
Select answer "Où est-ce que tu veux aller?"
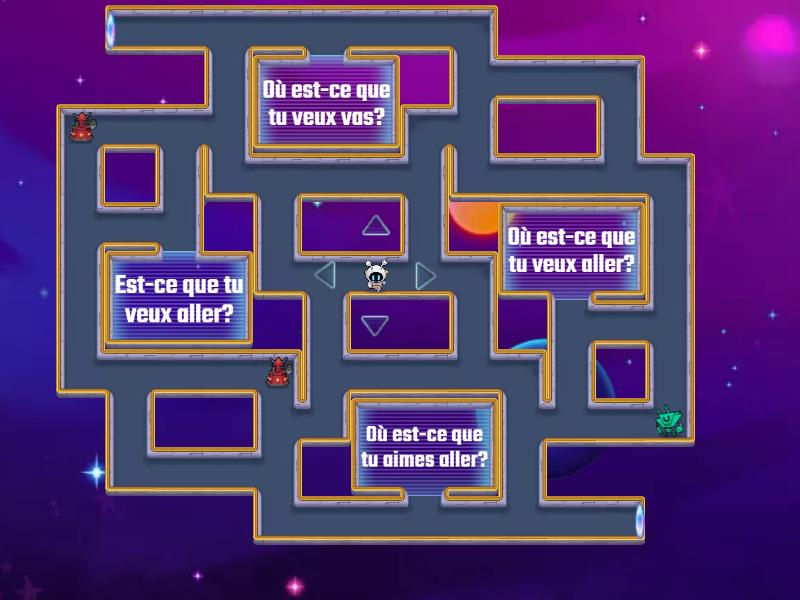570,250
